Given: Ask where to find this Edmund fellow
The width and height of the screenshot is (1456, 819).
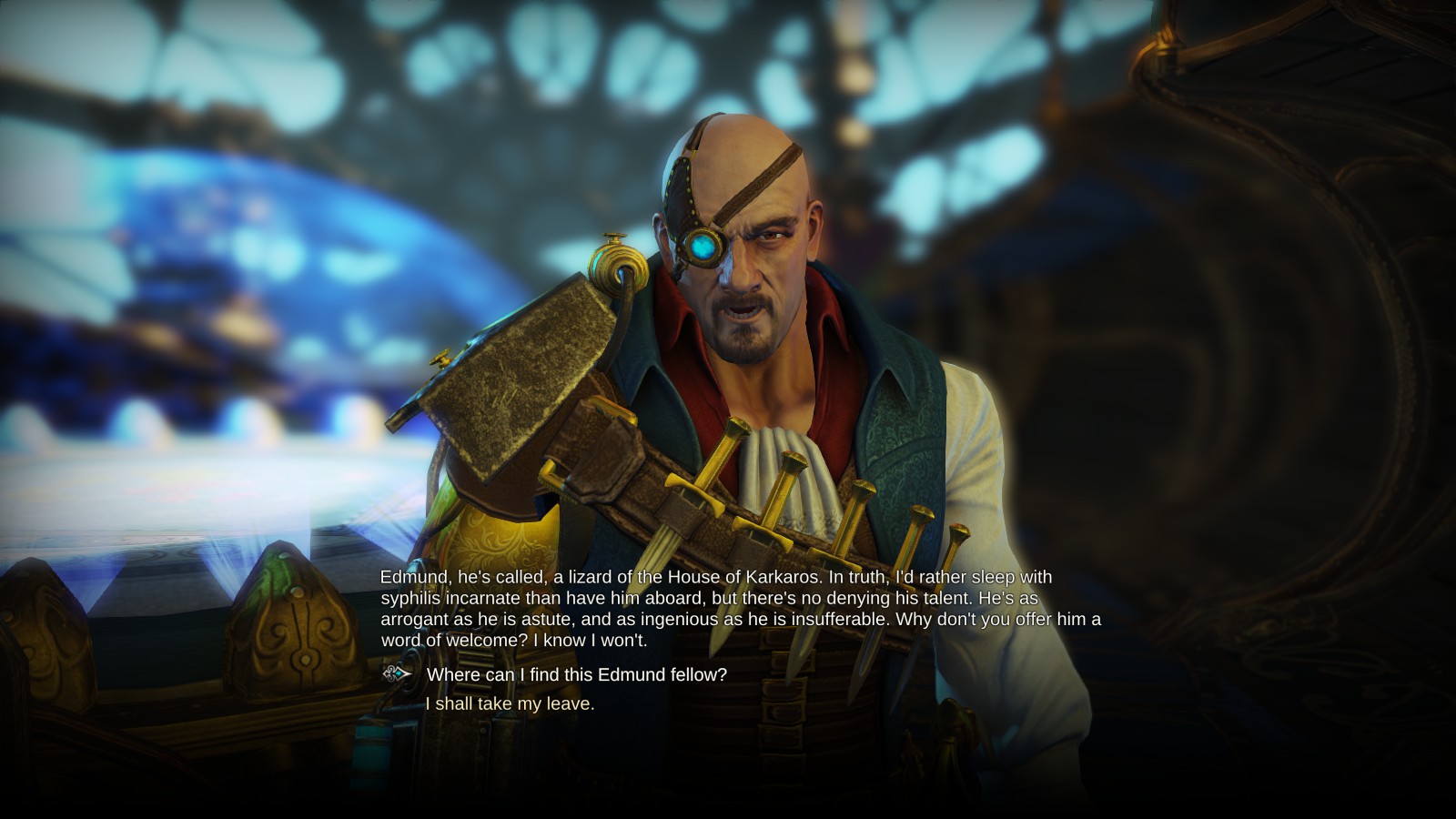Looking at the screenshot, I should (x=576, y=674).
